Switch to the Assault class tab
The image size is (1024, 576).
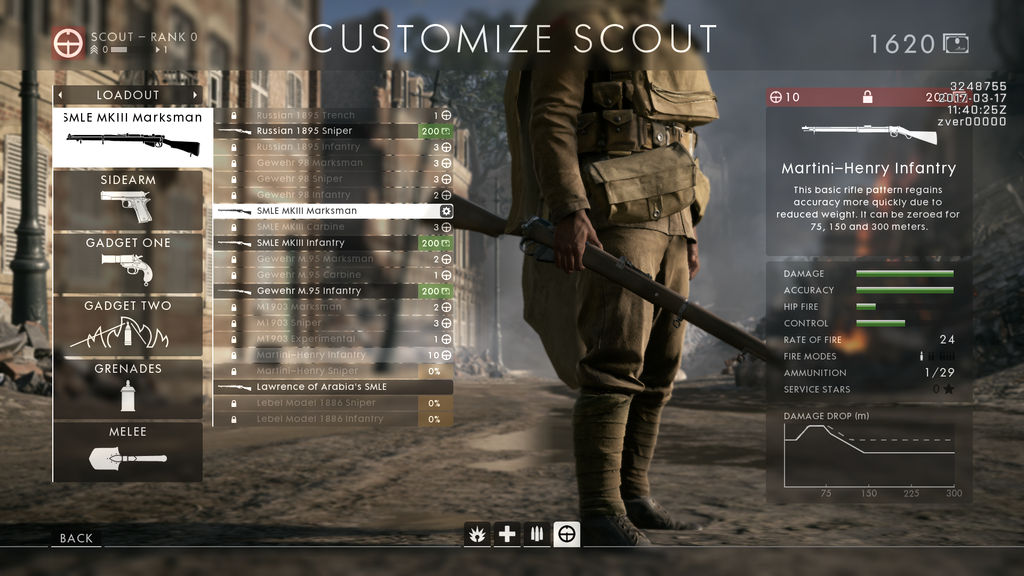coord(477,534)
